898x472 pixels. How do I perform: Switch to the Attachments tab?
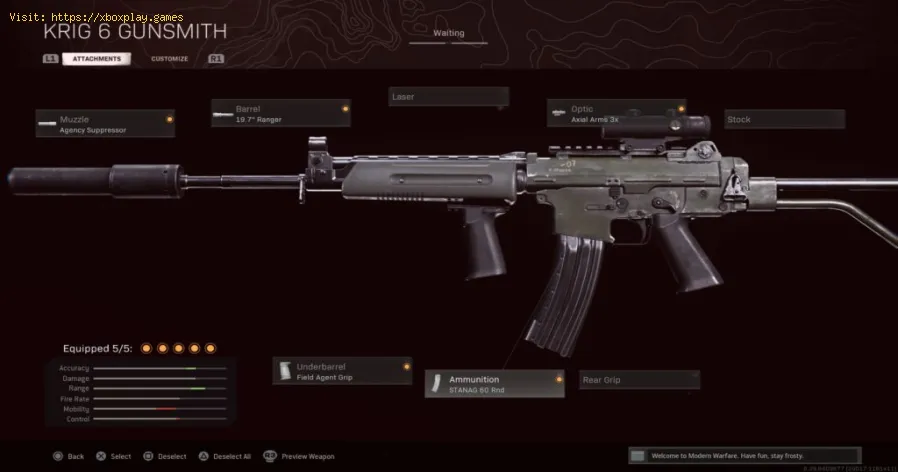click(x=96, y=59)
